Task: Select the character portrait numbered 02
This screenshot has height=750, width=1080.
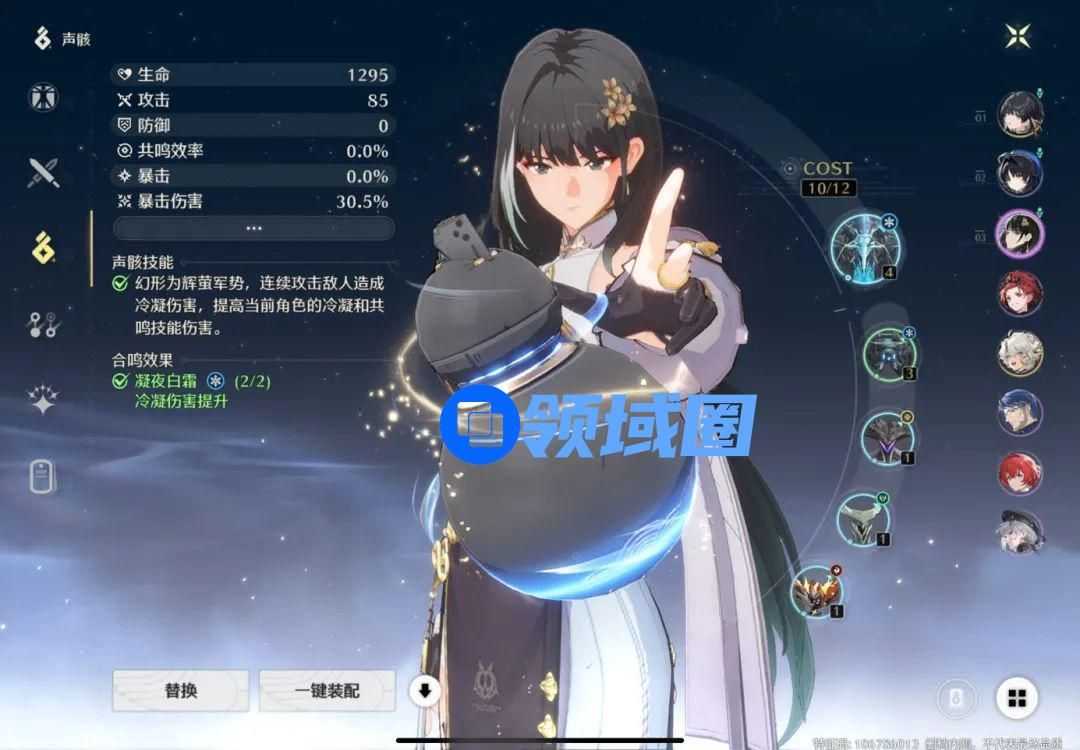Action: click(1020, 173)
